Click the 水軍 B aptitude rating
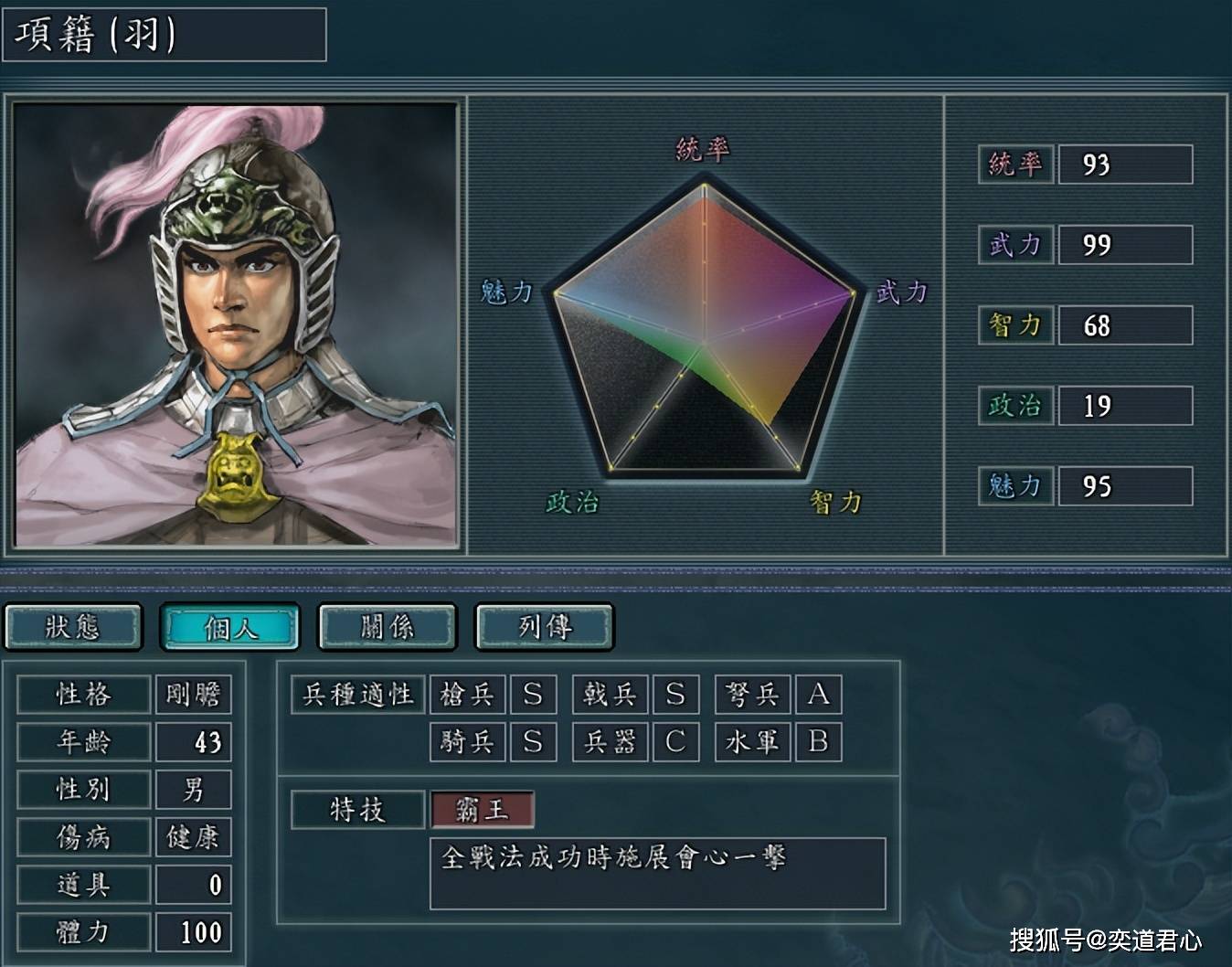Viewport: 1232px width, 967px height. (821, 743)
